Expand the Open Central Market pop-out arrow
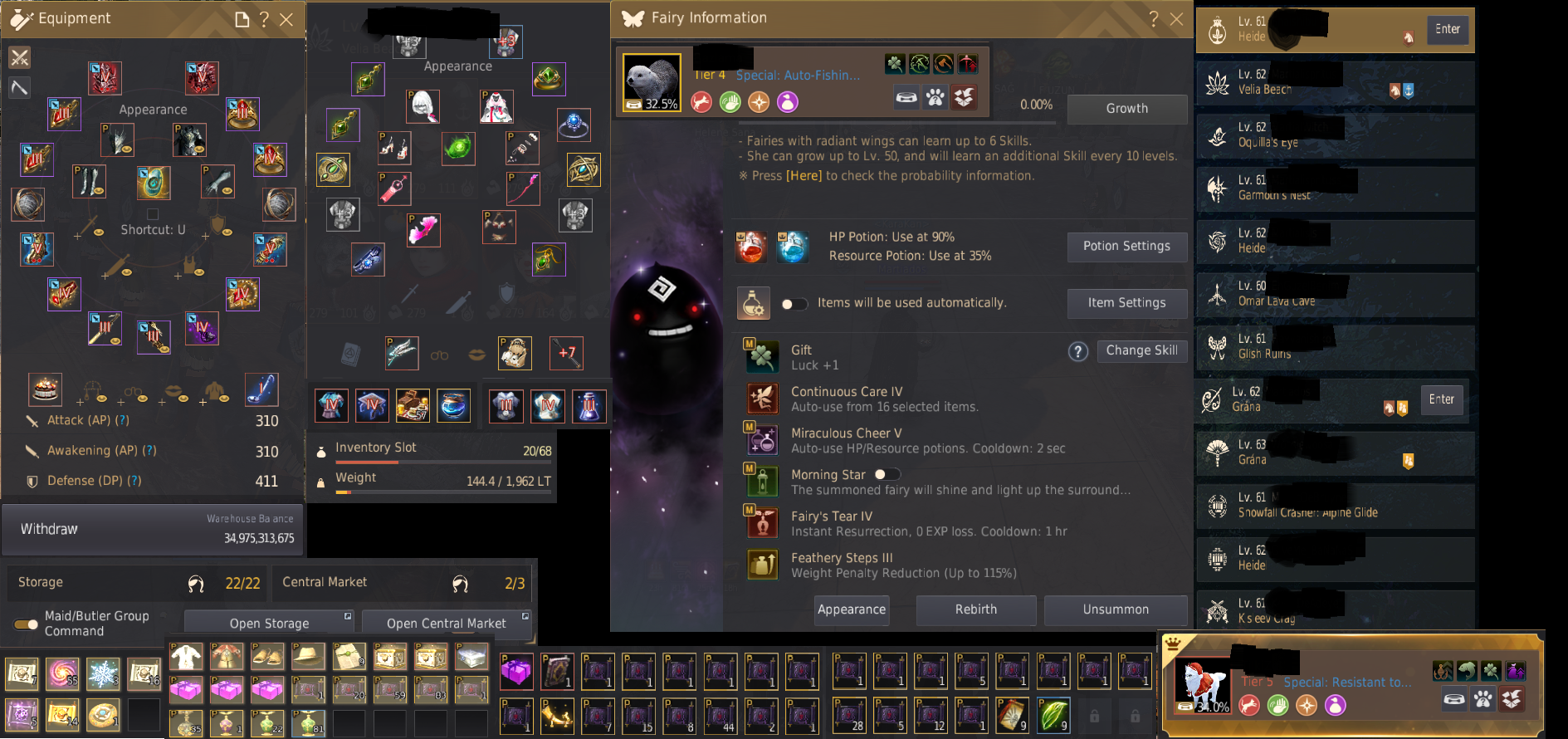The image size is (1568, 739). pos(525,617)
